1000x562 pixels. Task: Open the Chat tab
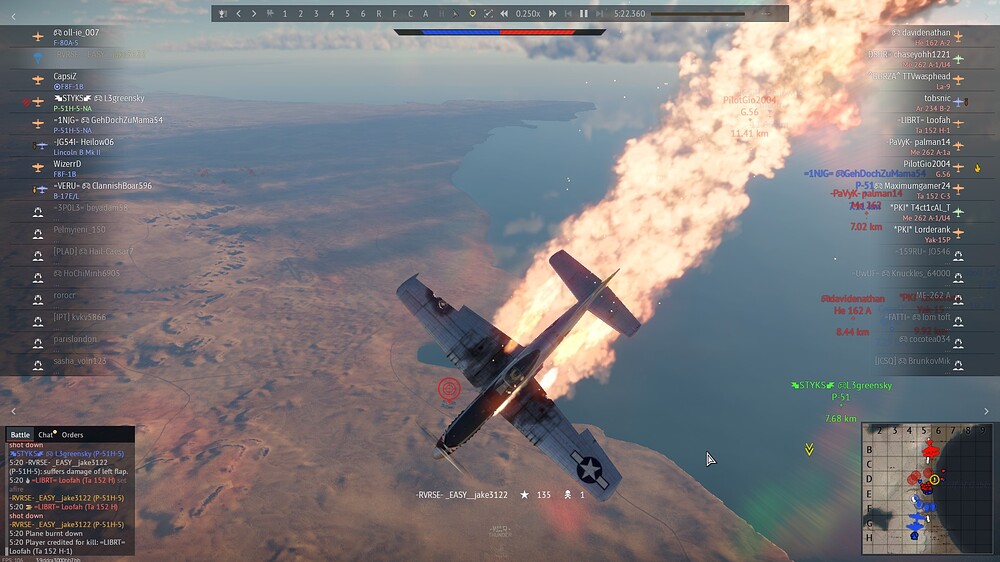[46, 435]
